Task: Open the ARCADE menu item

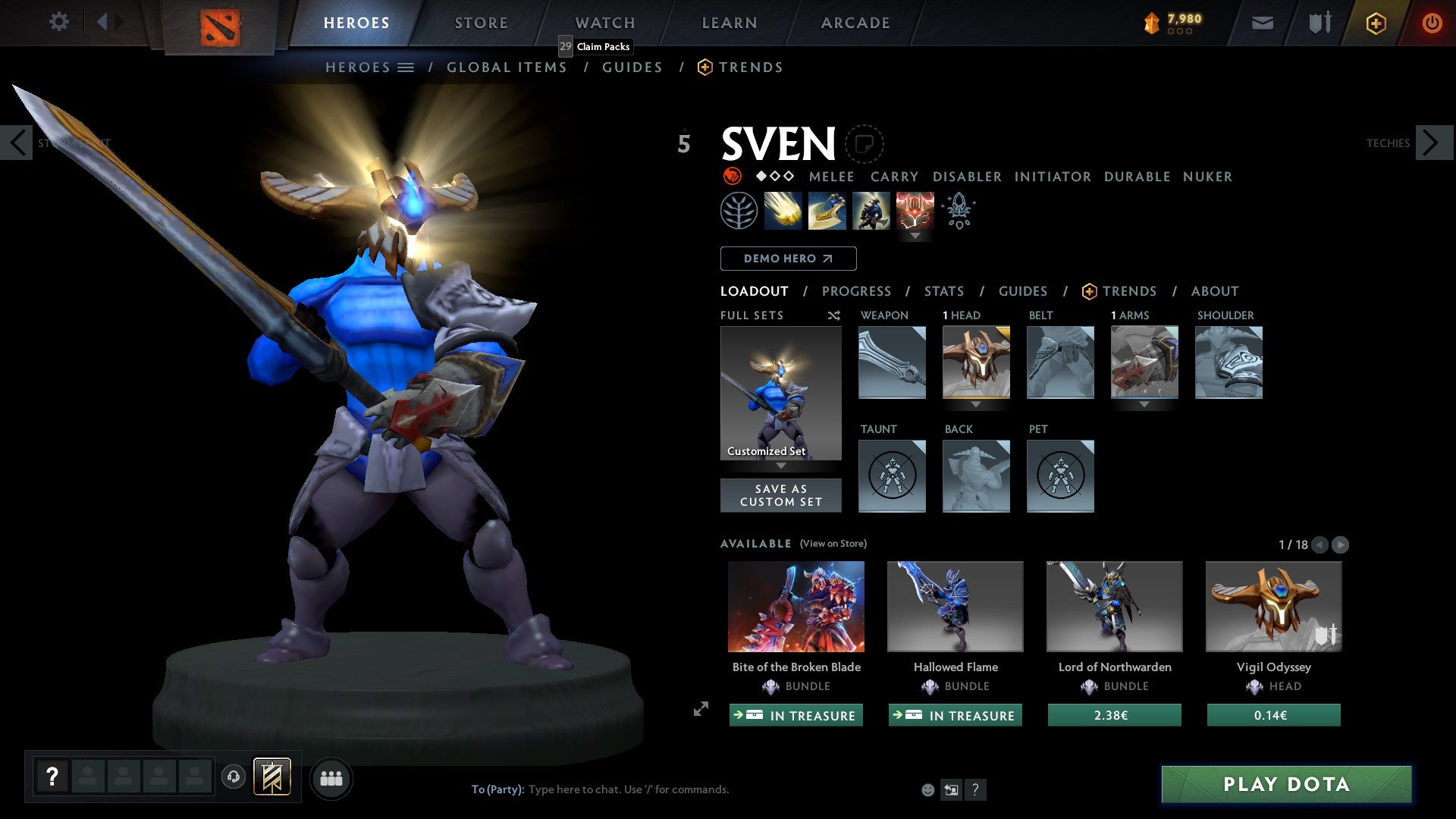Action: [x=855, y=23]
